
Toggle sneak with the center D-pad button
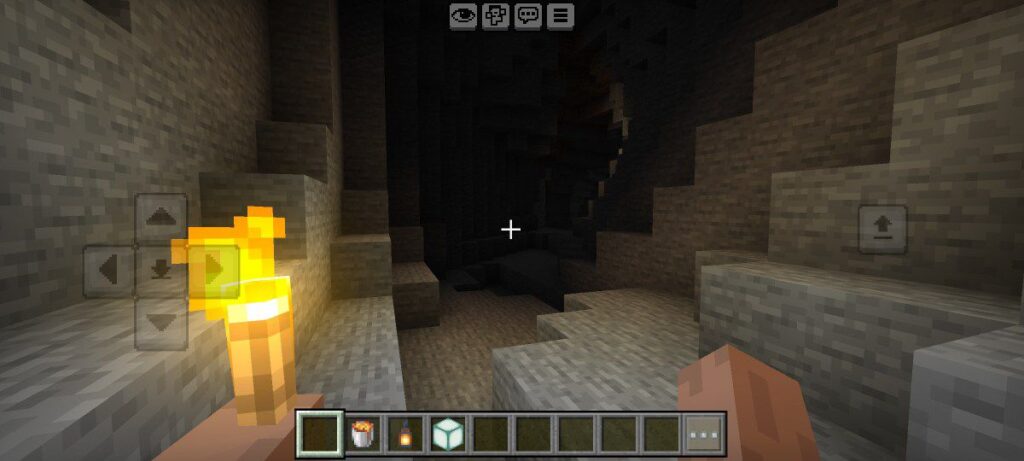click(161, 270)
